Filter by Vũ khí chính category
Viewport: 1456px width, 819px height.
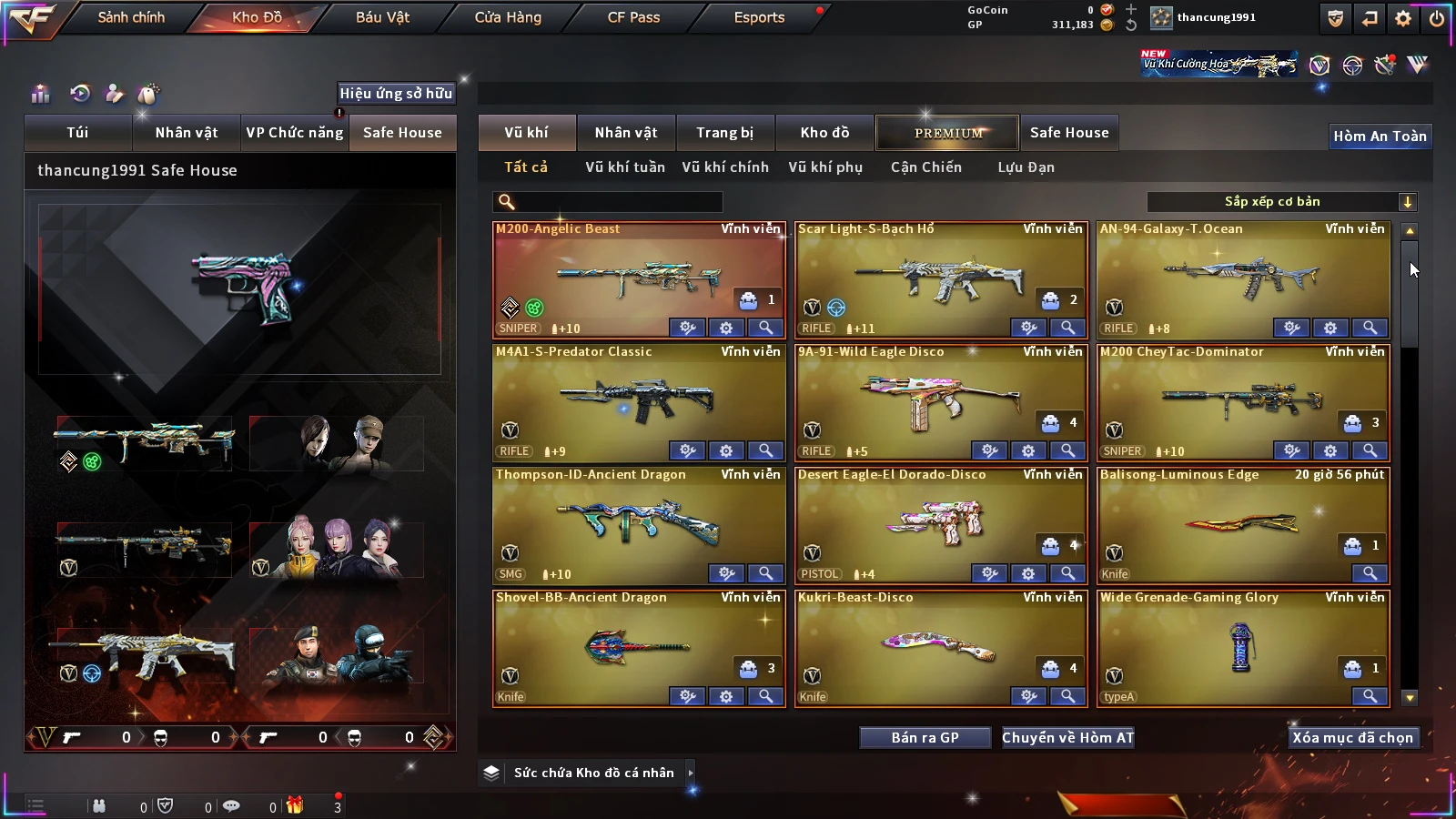pyautogui.click(x=725, y=167)
